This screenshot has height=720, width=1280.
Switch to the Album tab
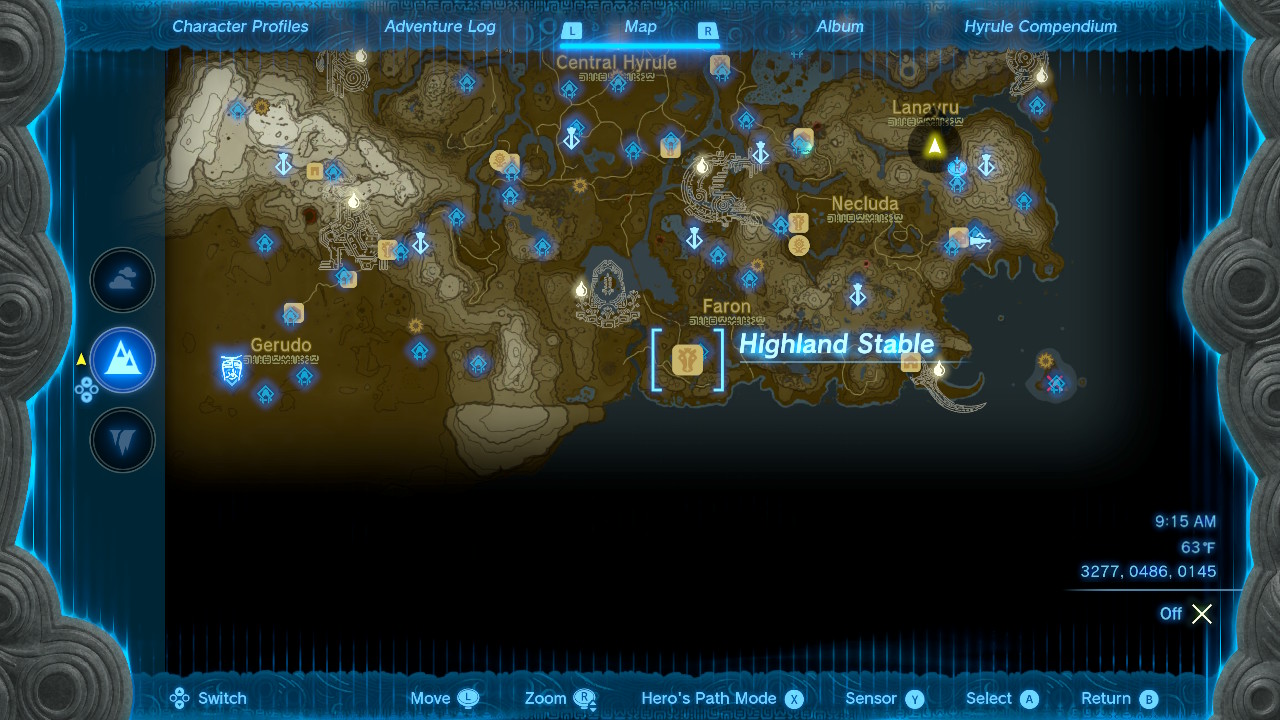[840, 27]
